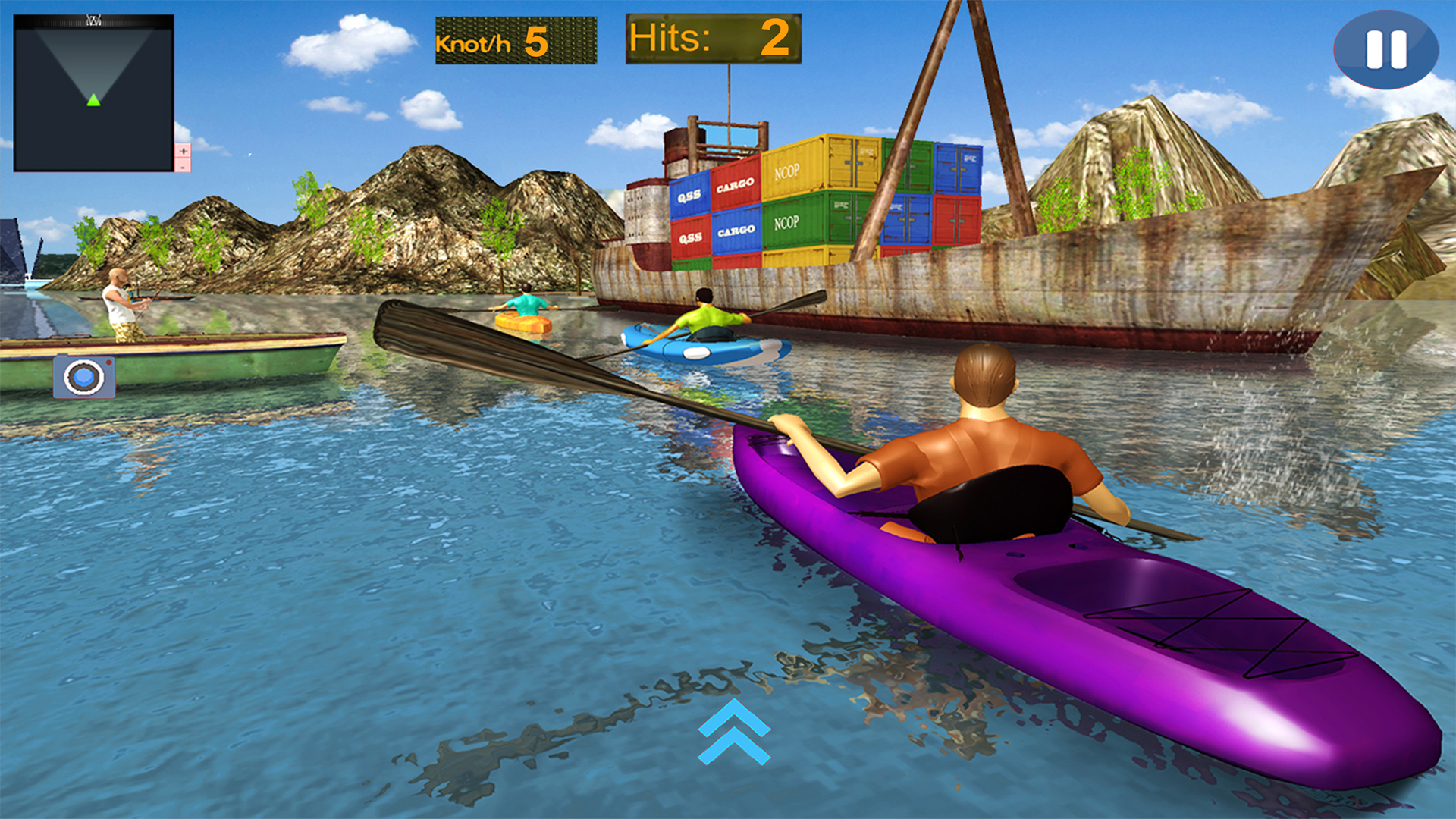Select the Knot/h label panel
Screen dimensions: 1456x819
[x=474, y=44]
